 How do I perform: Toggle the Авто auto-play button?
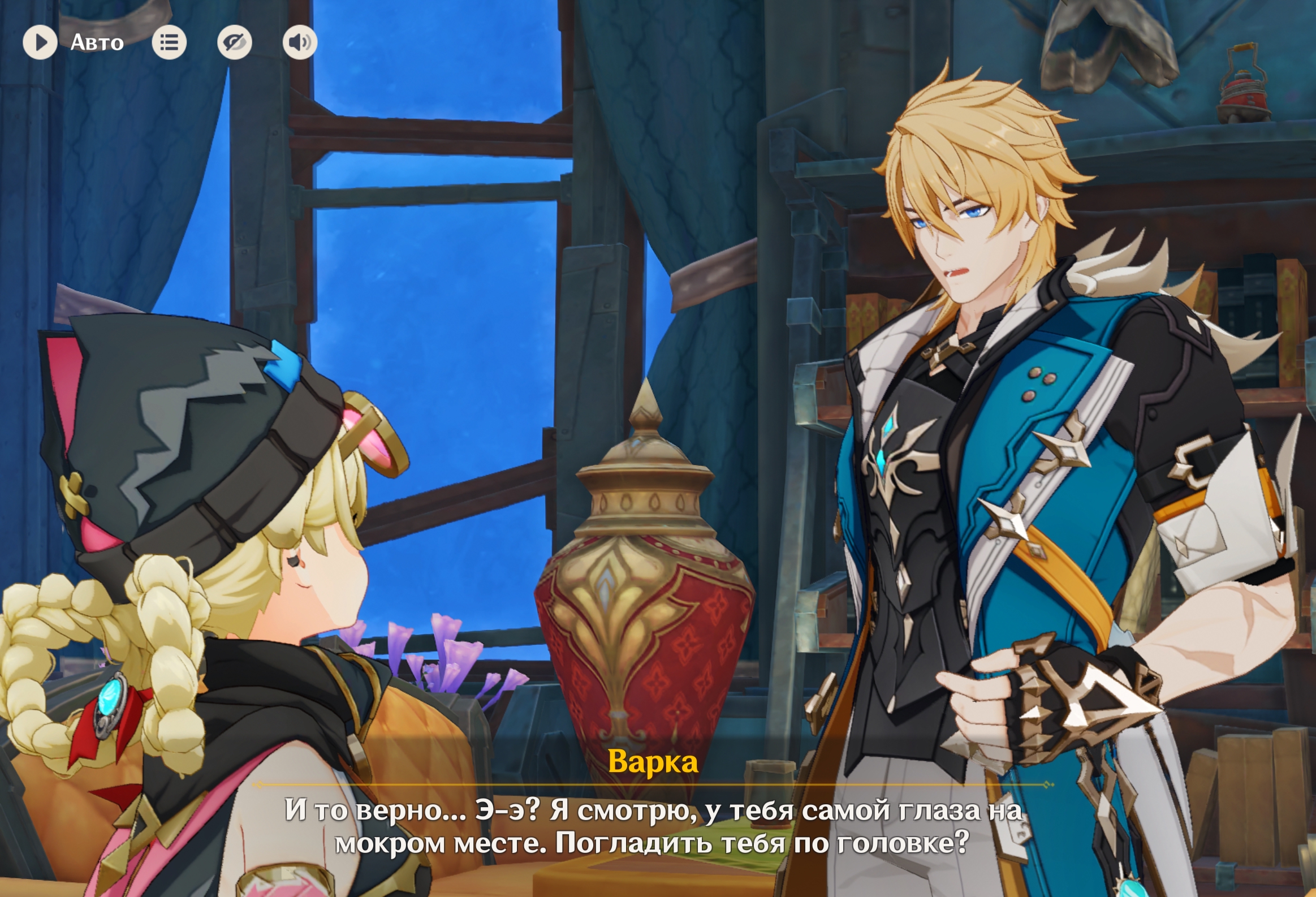(40, 42)
